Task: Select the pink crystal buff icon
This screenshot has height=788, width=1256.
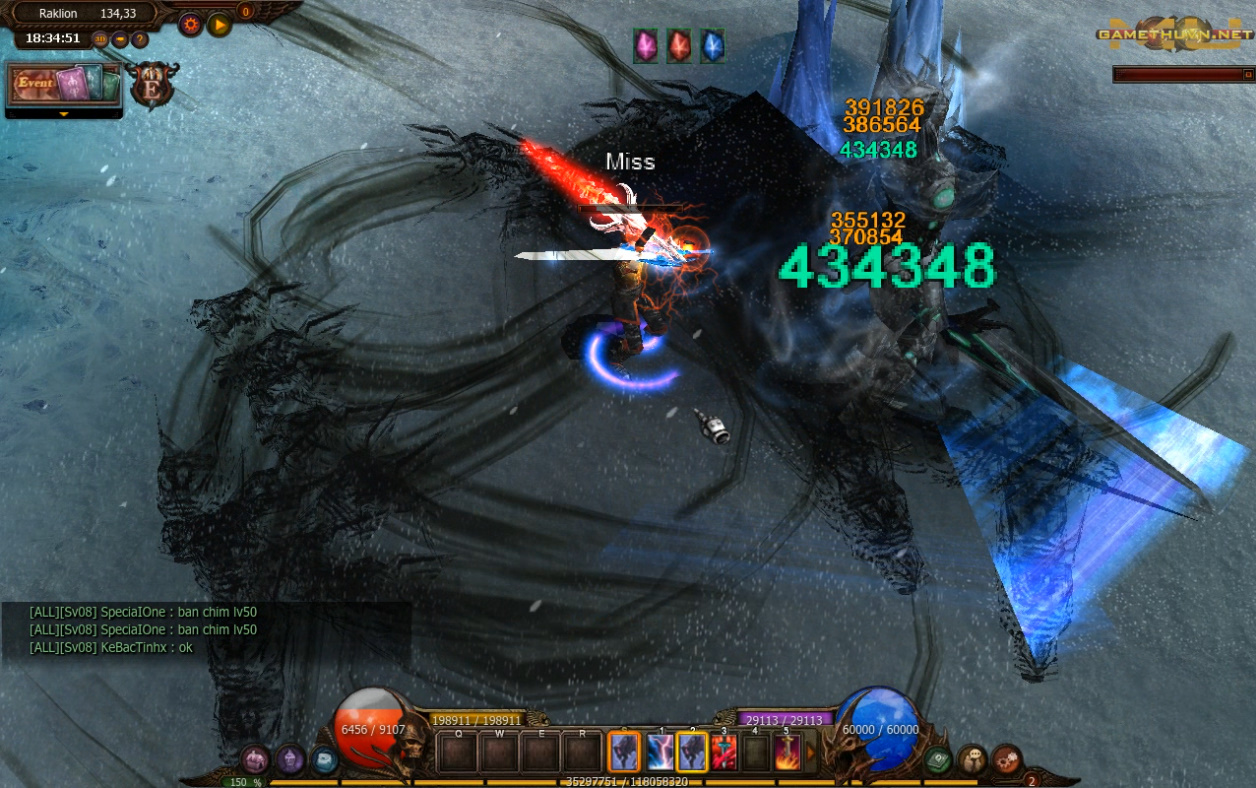Action: (x=645, y=45)
